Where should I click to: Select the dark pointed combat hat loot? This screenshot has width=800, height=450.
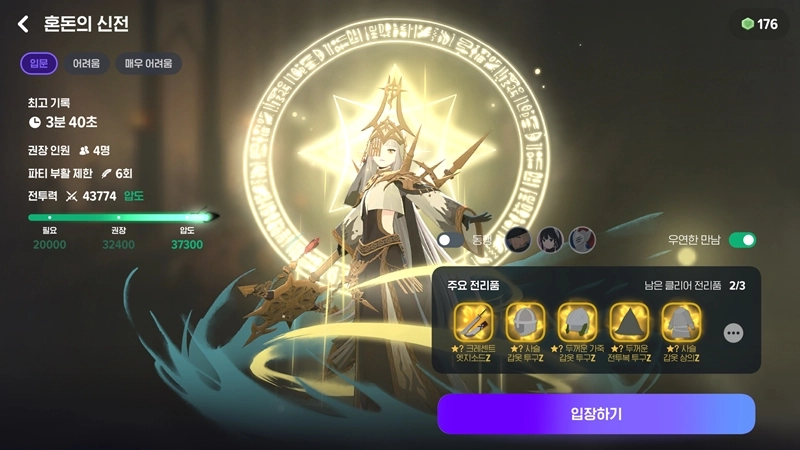pos(630,322)
